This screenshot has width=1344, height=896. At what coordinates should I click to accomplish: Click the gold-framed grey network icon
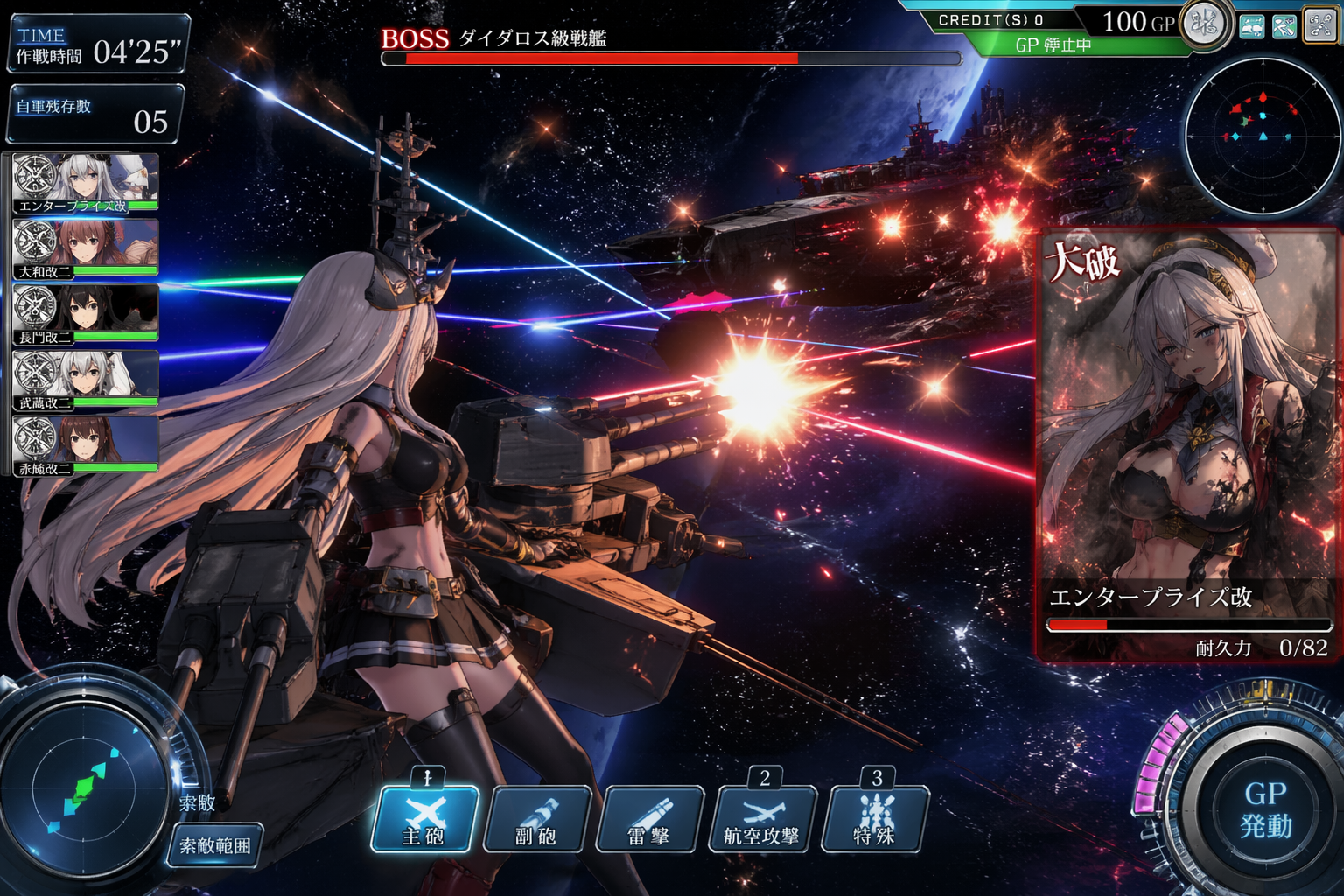pyautogui.click(x=1320, y=24)
